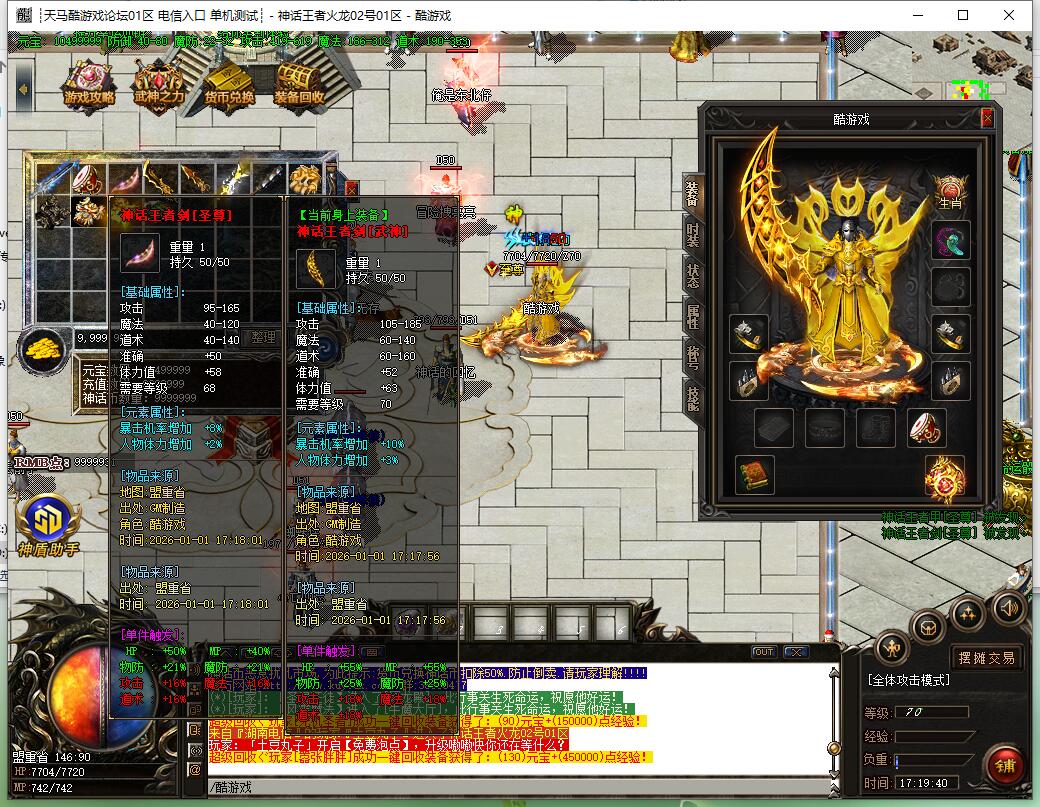The width and height of the screenshot is (1040, 807).
Task: Open the 武神之力 menu icon
Action: pos(159,83)
